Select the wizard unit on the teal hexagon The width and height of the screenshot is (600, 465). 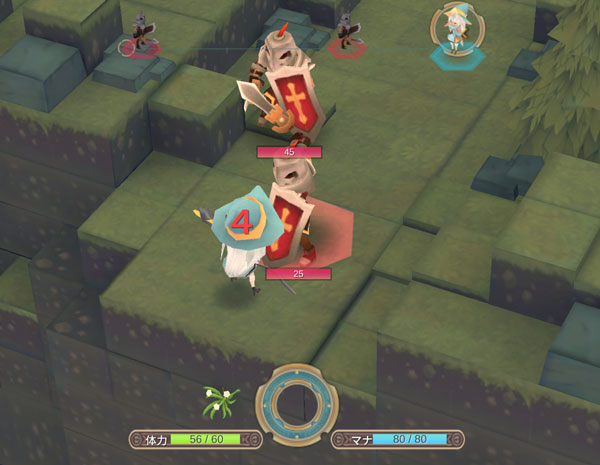(456, 30)
